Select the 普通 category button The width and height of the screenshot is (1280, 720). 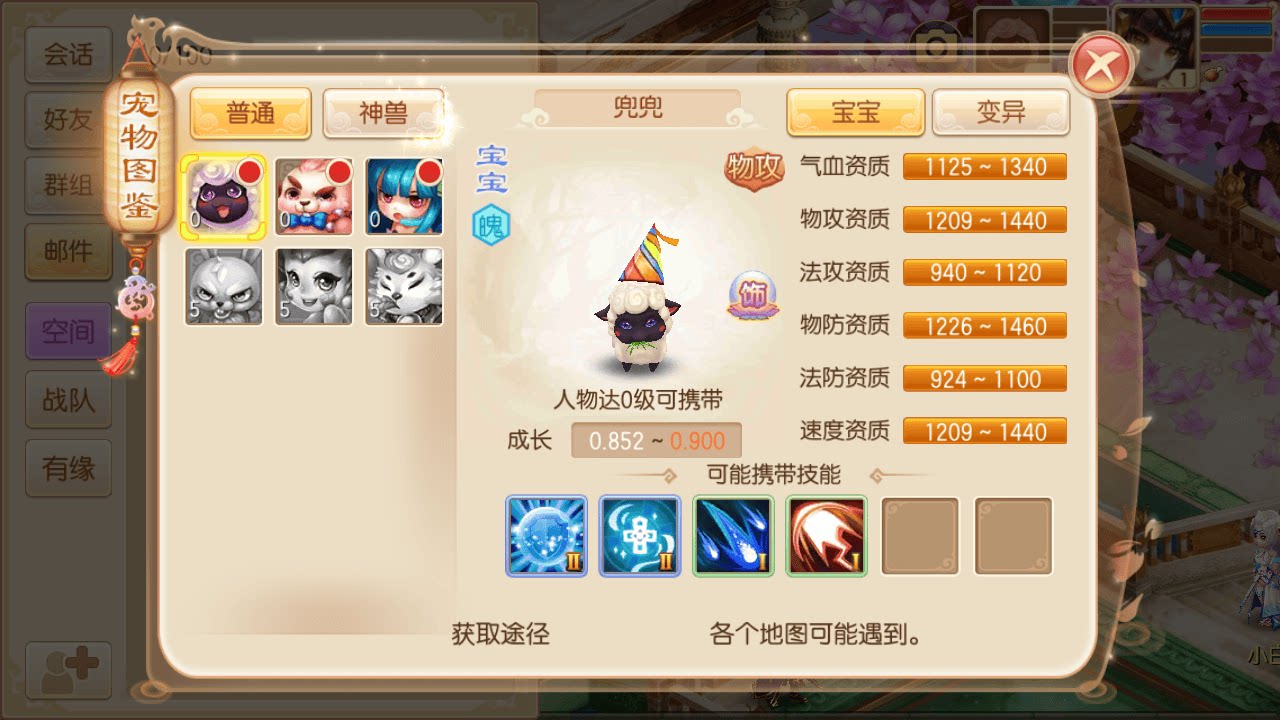pyautogui.click(x=250, y=113)
